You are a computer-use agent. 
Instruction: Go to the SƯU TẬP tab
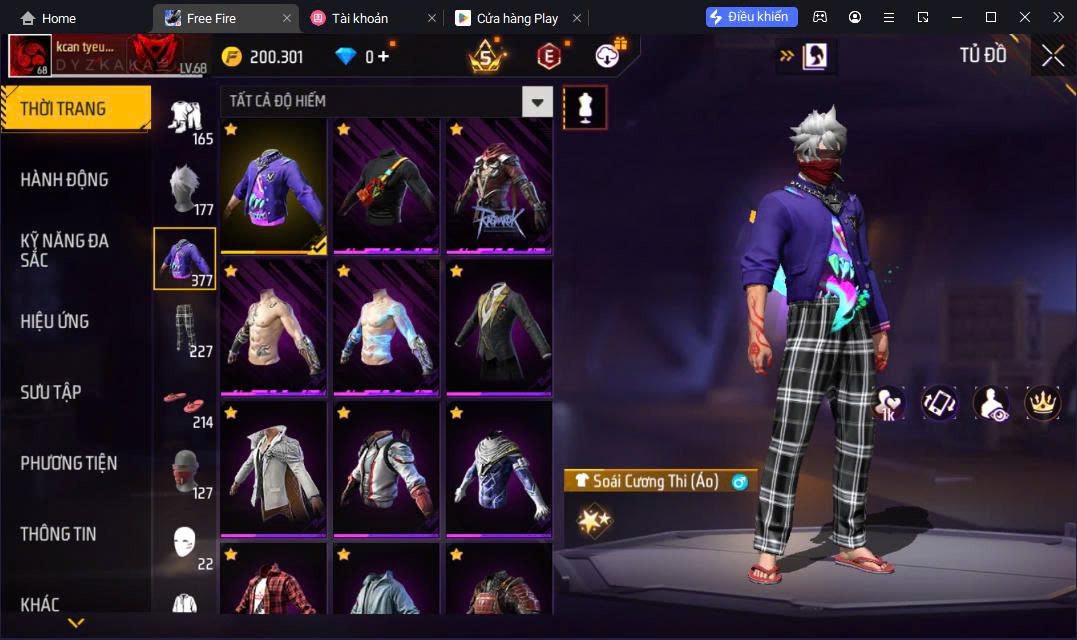click(x=51, y=392)
